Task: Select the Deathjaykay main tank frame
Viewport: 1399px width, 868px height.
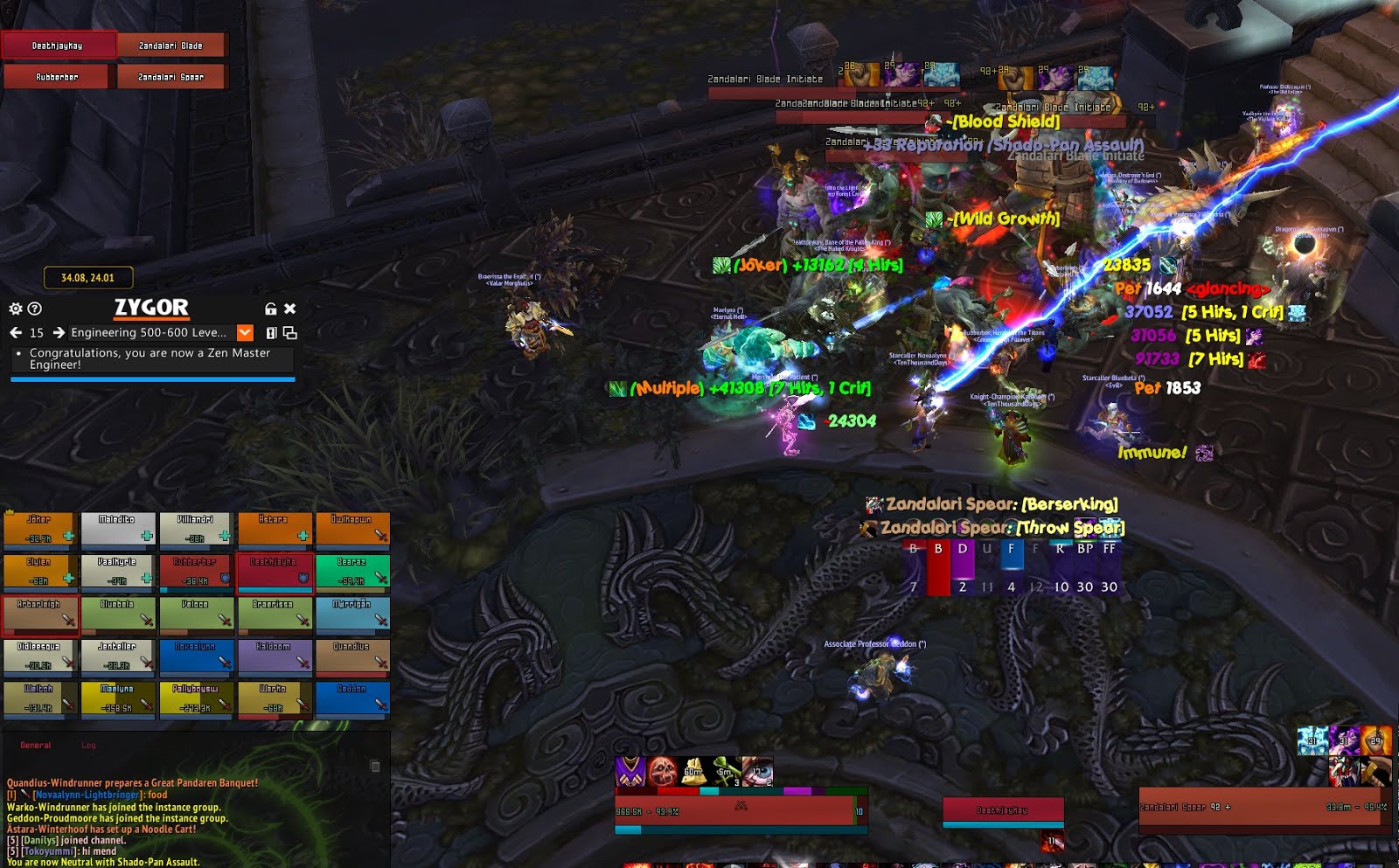Action: [x=58, y=45]
